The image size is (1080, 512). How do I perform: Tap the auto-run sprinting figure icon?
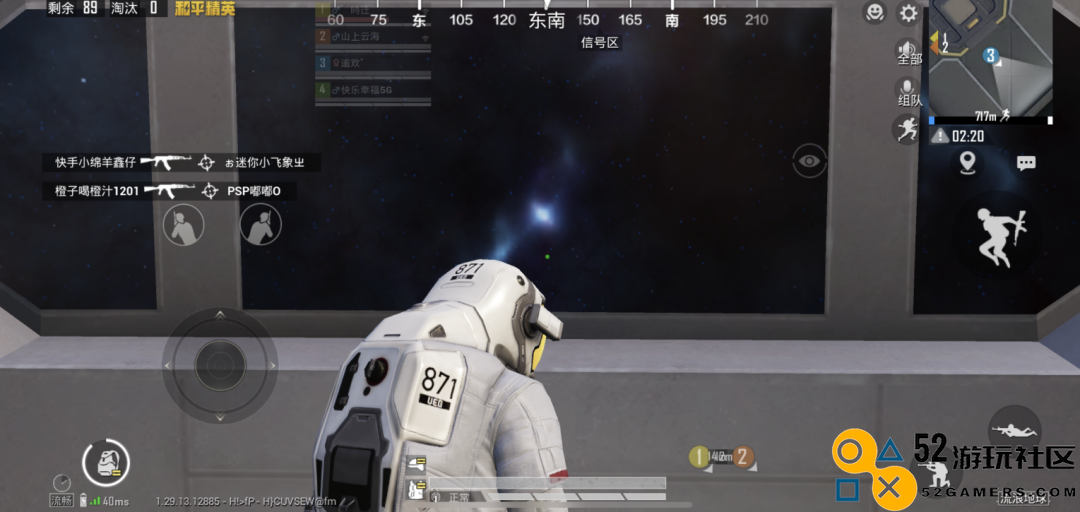(x=907, y=128)
